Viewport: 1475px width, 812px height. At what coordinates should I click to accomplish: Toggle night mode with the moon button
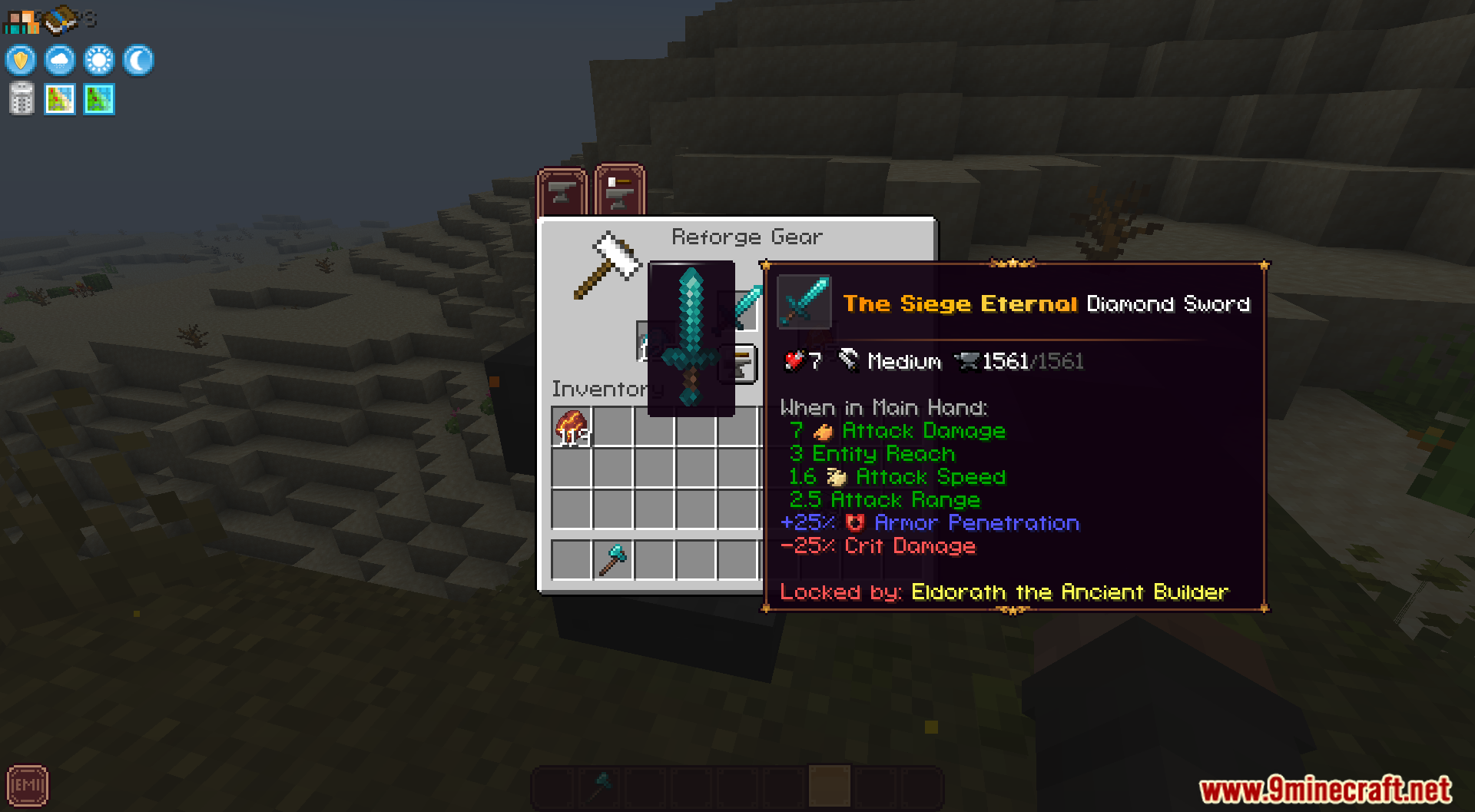pyautogui.click(x=138, y=60)
